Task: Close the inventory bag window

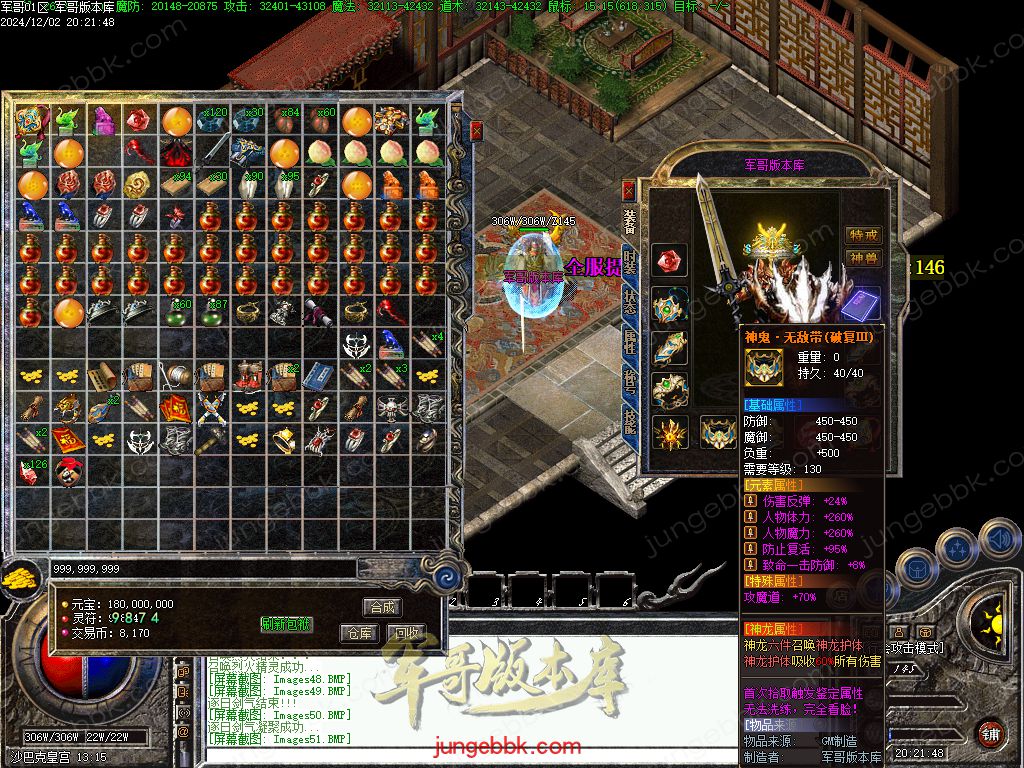Action: tap(477, 129)
